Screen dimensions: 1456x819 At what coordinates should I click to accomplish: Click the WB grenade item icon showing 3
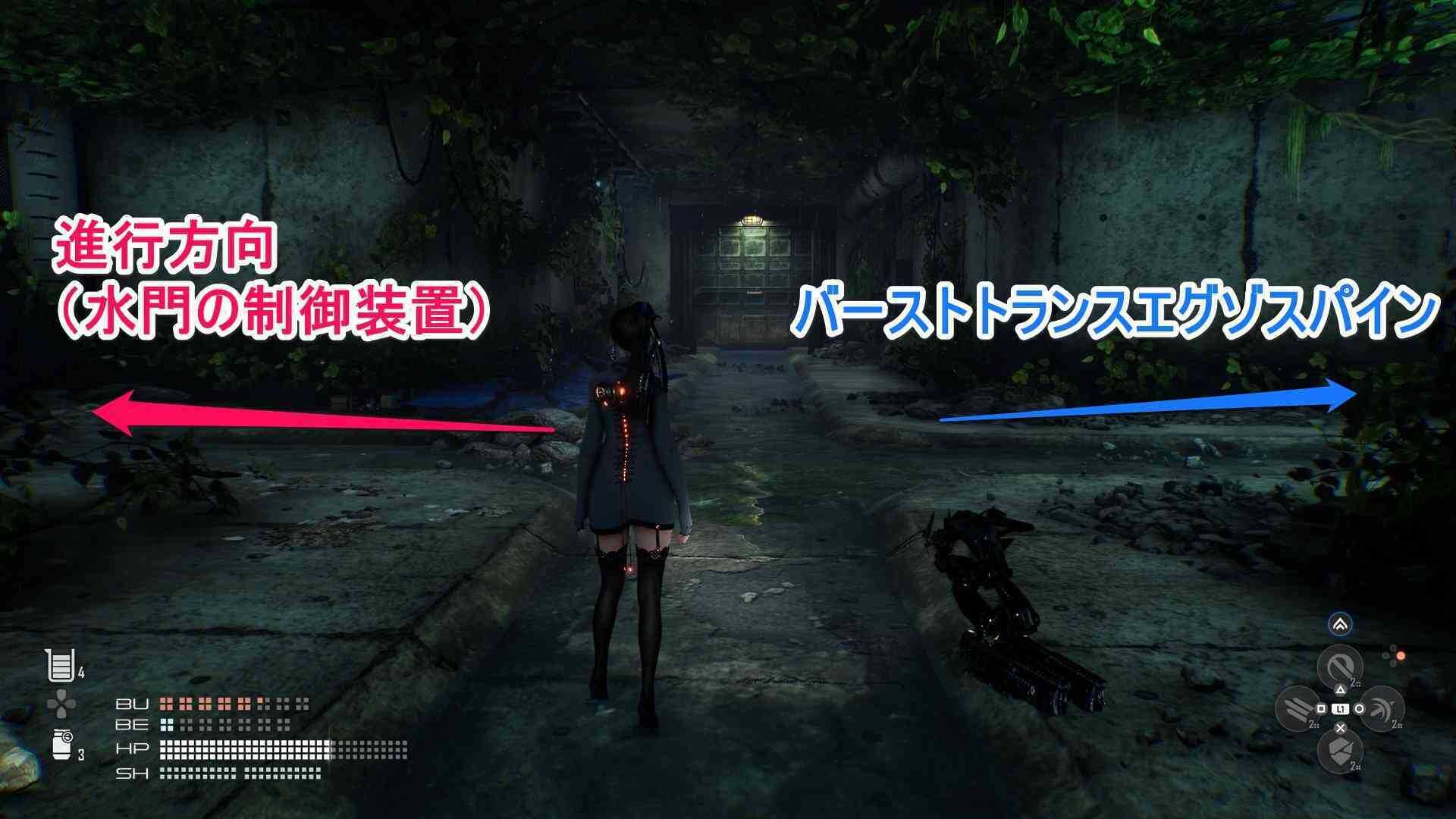point(61,744)
